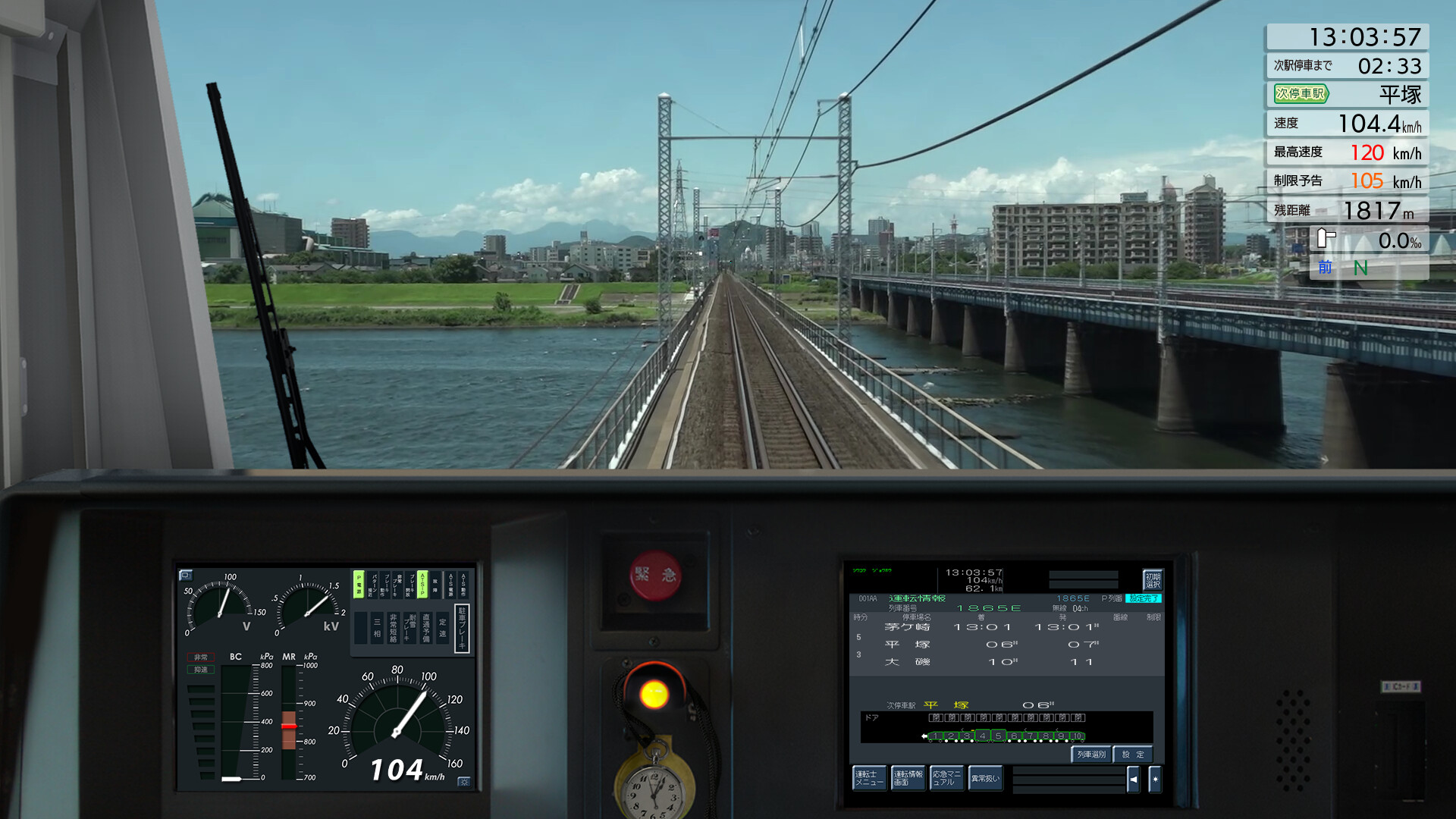Toggle the 駐車ブレーキ parking brake indicator
This screenshot has height=819, width=1456.
(x=463, y=626)
